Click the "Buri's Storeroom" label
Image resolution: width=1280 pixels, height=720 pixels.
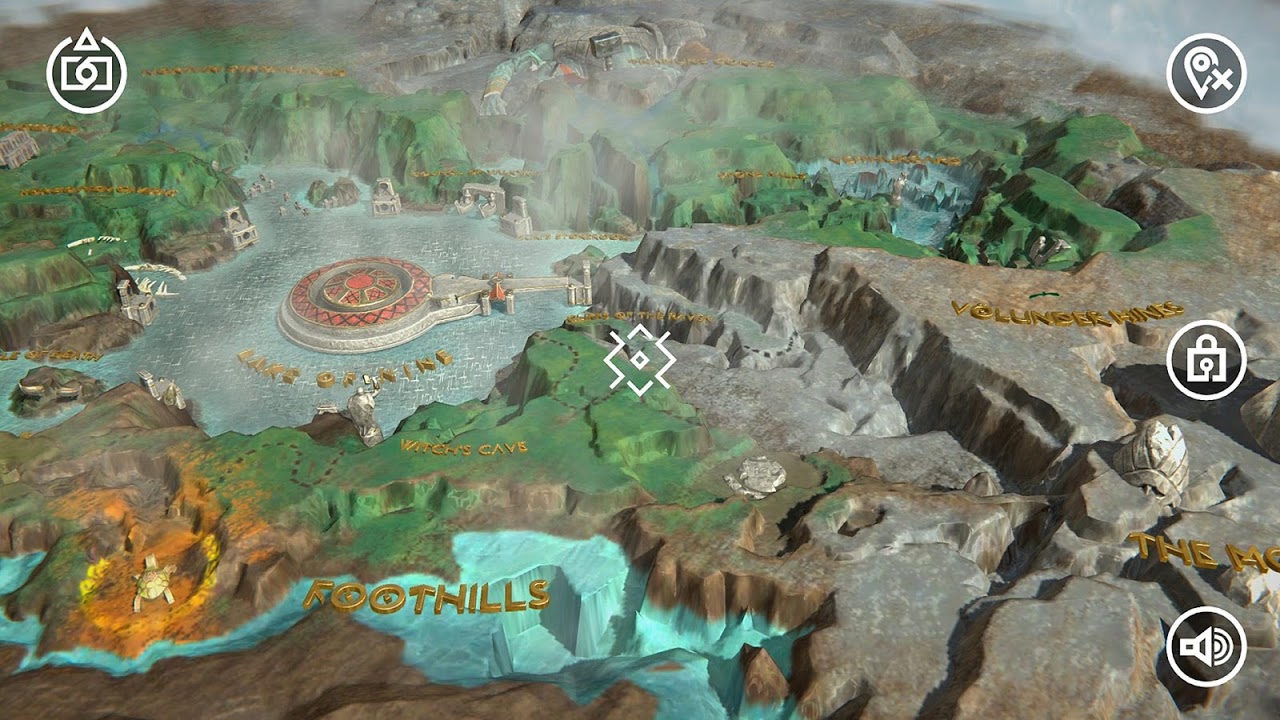pos(570,237)
